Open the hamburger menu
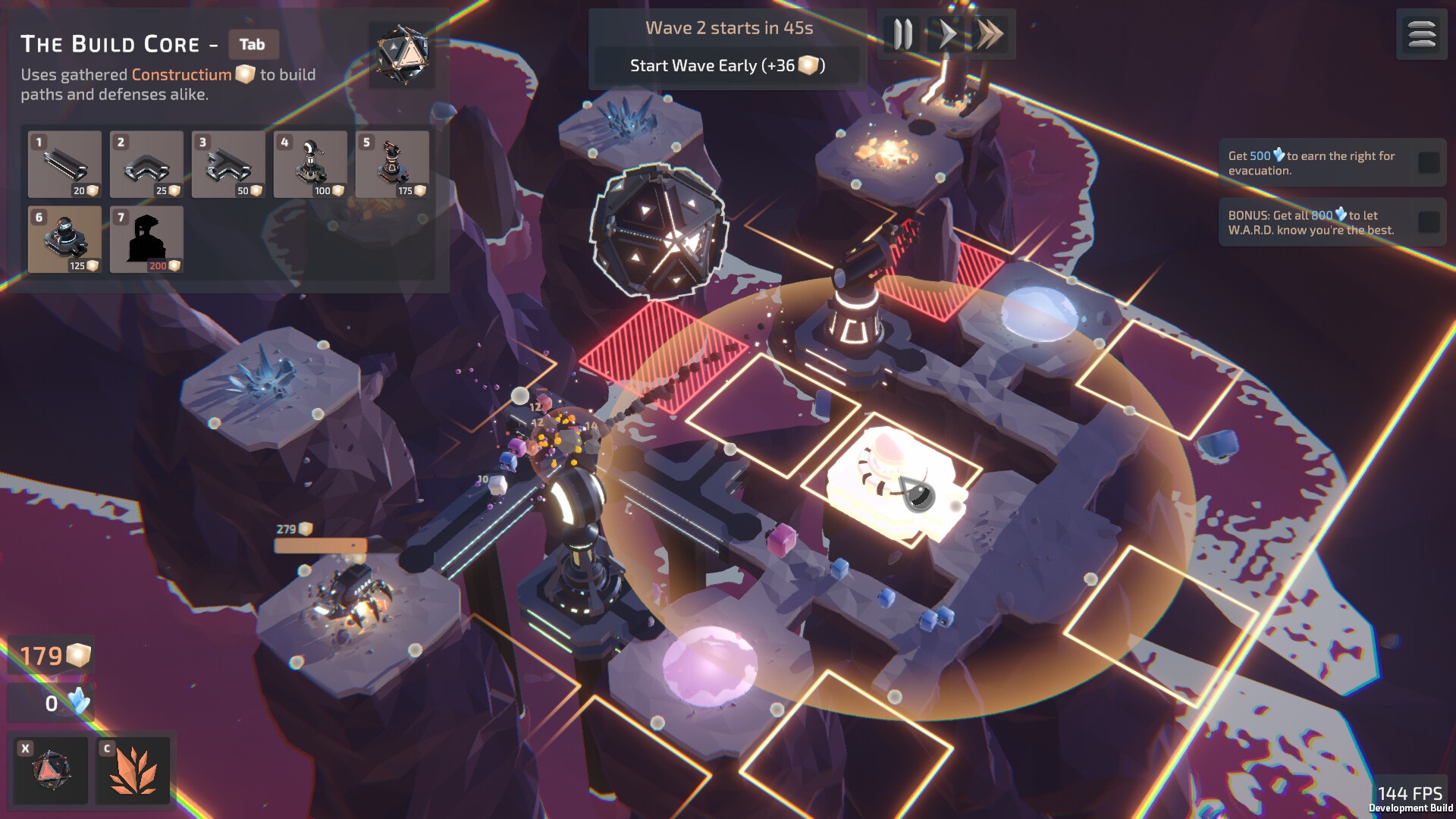Screen dimensions: 1456x819 (1421, 35)
